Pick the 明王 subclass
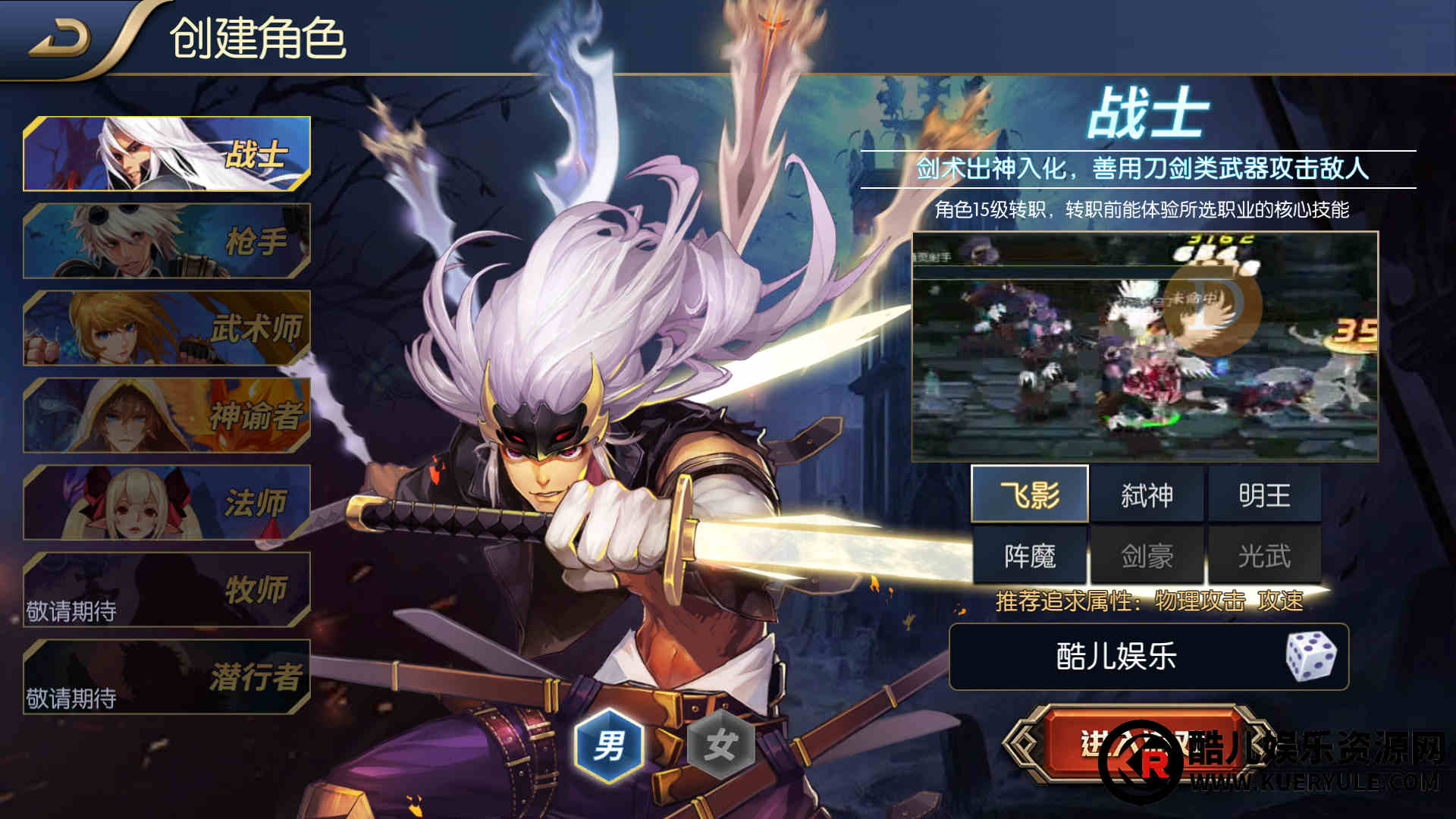1456x819 pixels. tap(1264, 495)
